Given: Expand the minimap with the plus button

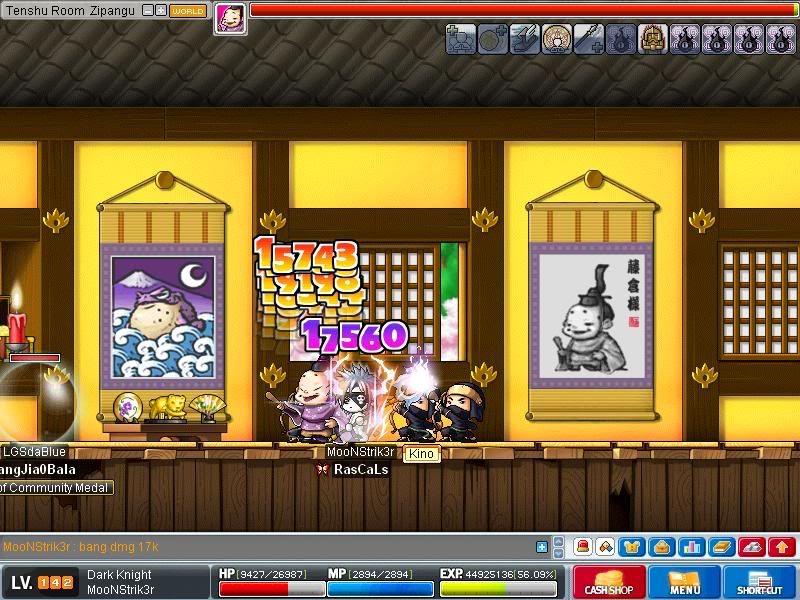Looking at the screenshot, I should (160, 11).
